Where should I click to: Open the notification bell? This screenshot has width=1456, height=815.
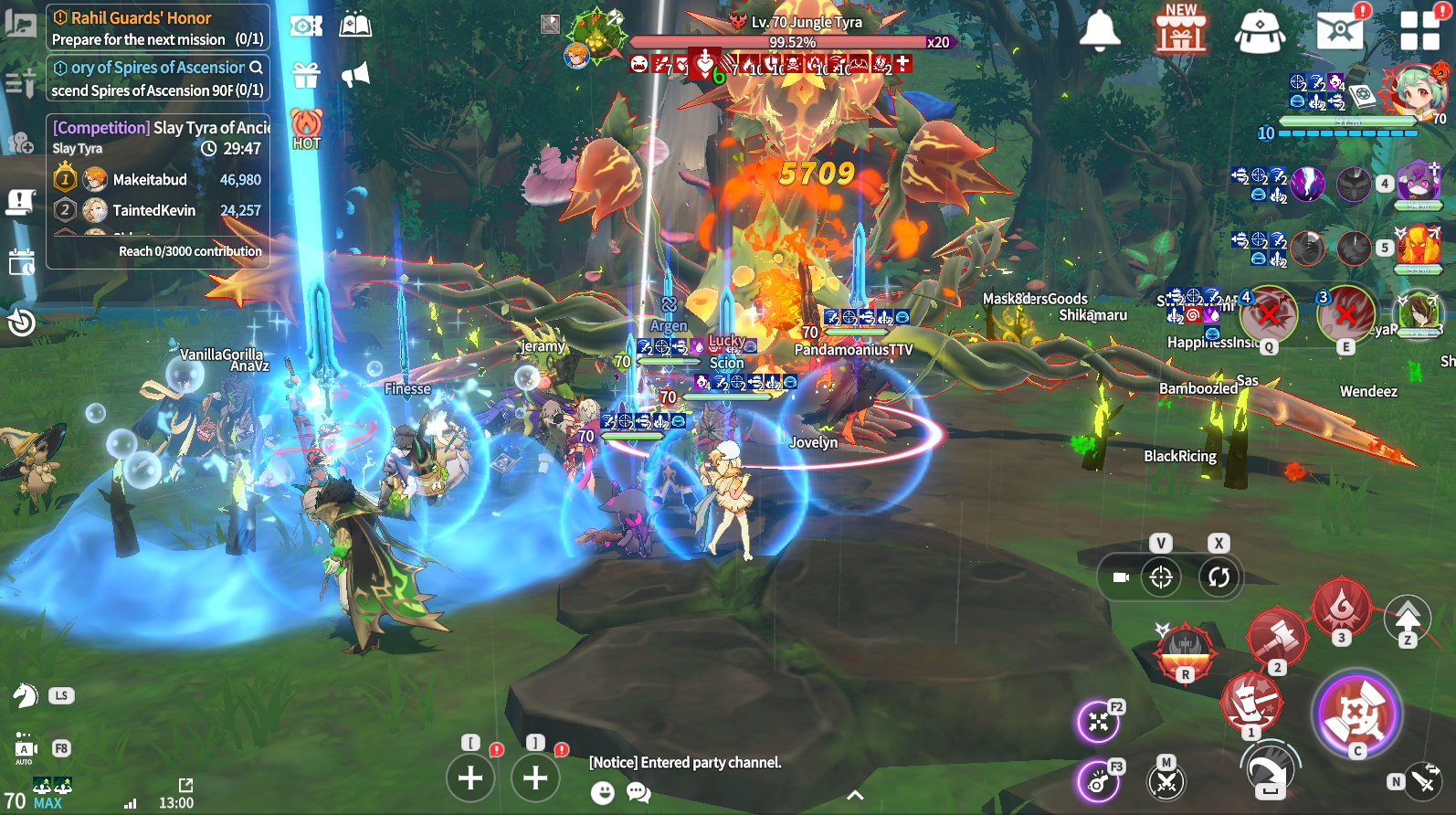coord(1100,30)
